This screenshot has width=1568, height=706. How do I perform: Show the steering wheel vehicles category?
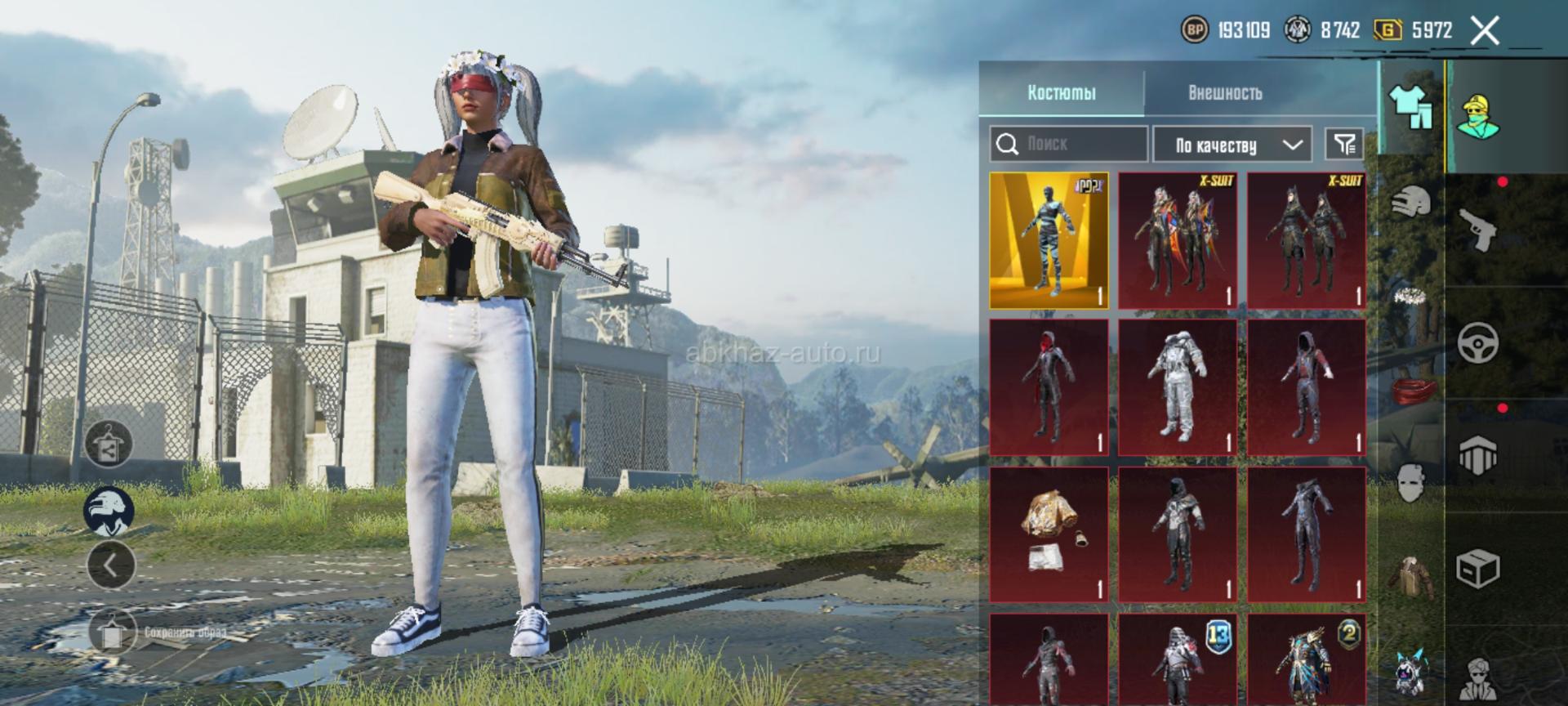pos(1478,342)
